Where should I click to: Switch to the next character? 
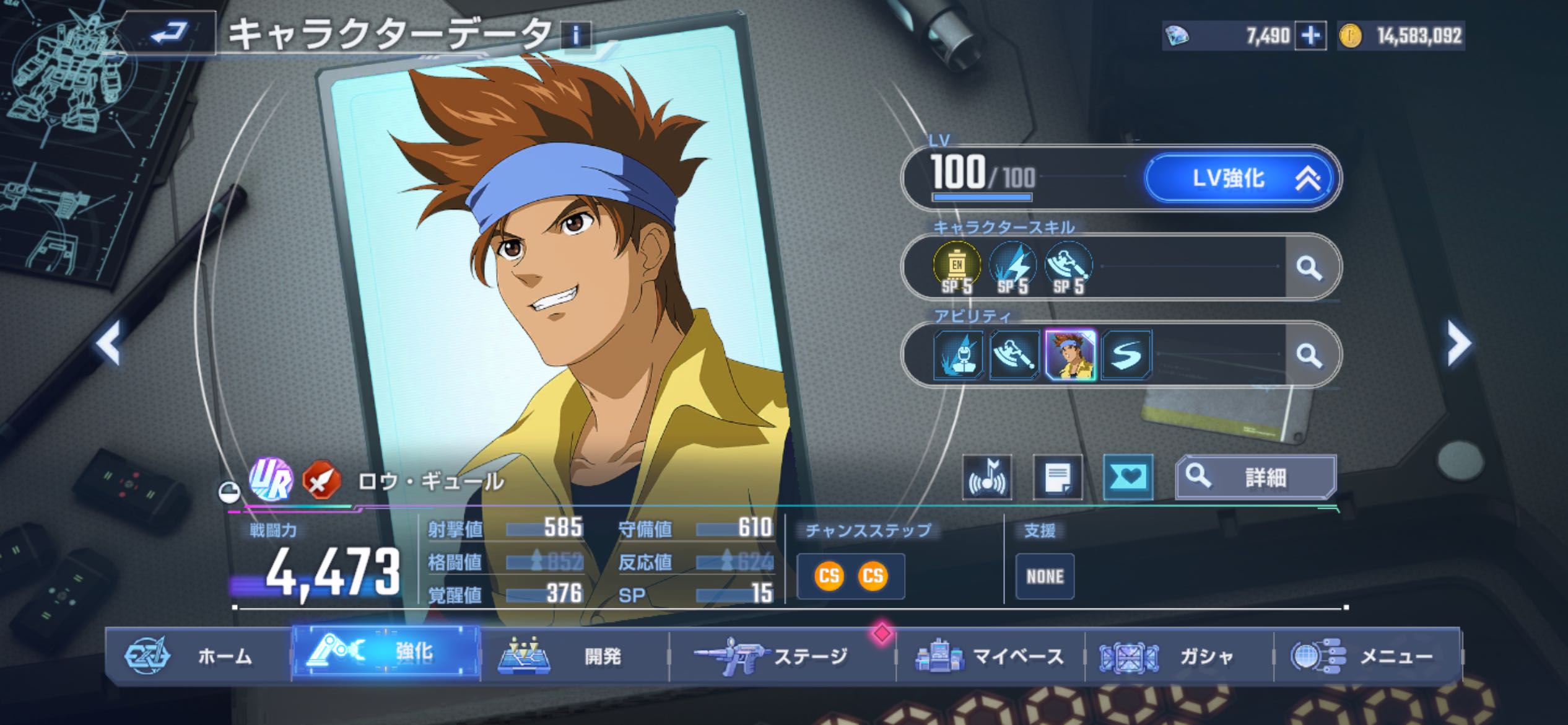(x=1458, y=342)
